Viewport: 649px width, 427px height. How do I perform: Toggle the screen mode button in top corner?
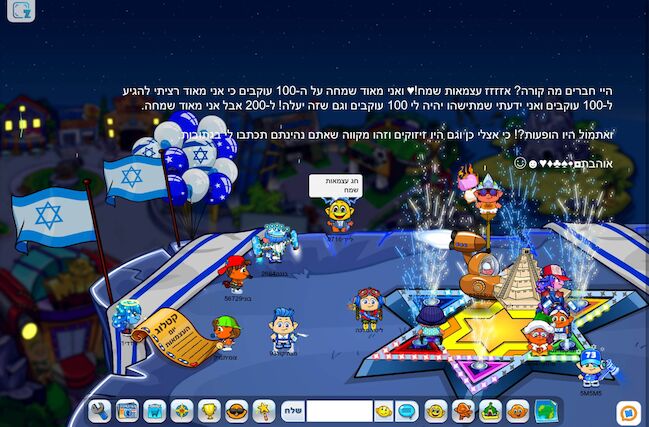tap(21, 11)
